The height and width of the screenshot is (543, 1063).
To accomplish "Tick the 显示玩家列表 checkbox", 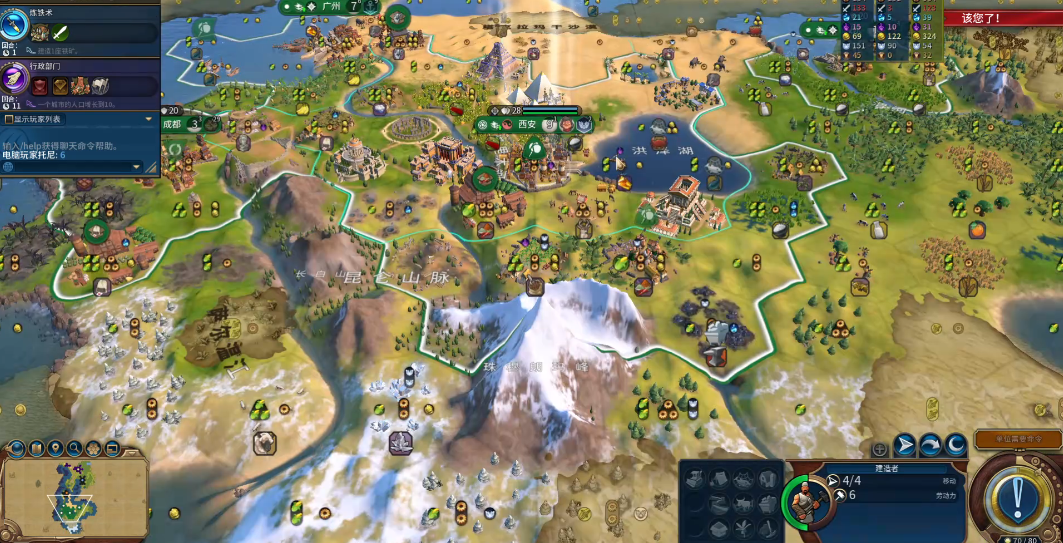I will tap(9, 119).
